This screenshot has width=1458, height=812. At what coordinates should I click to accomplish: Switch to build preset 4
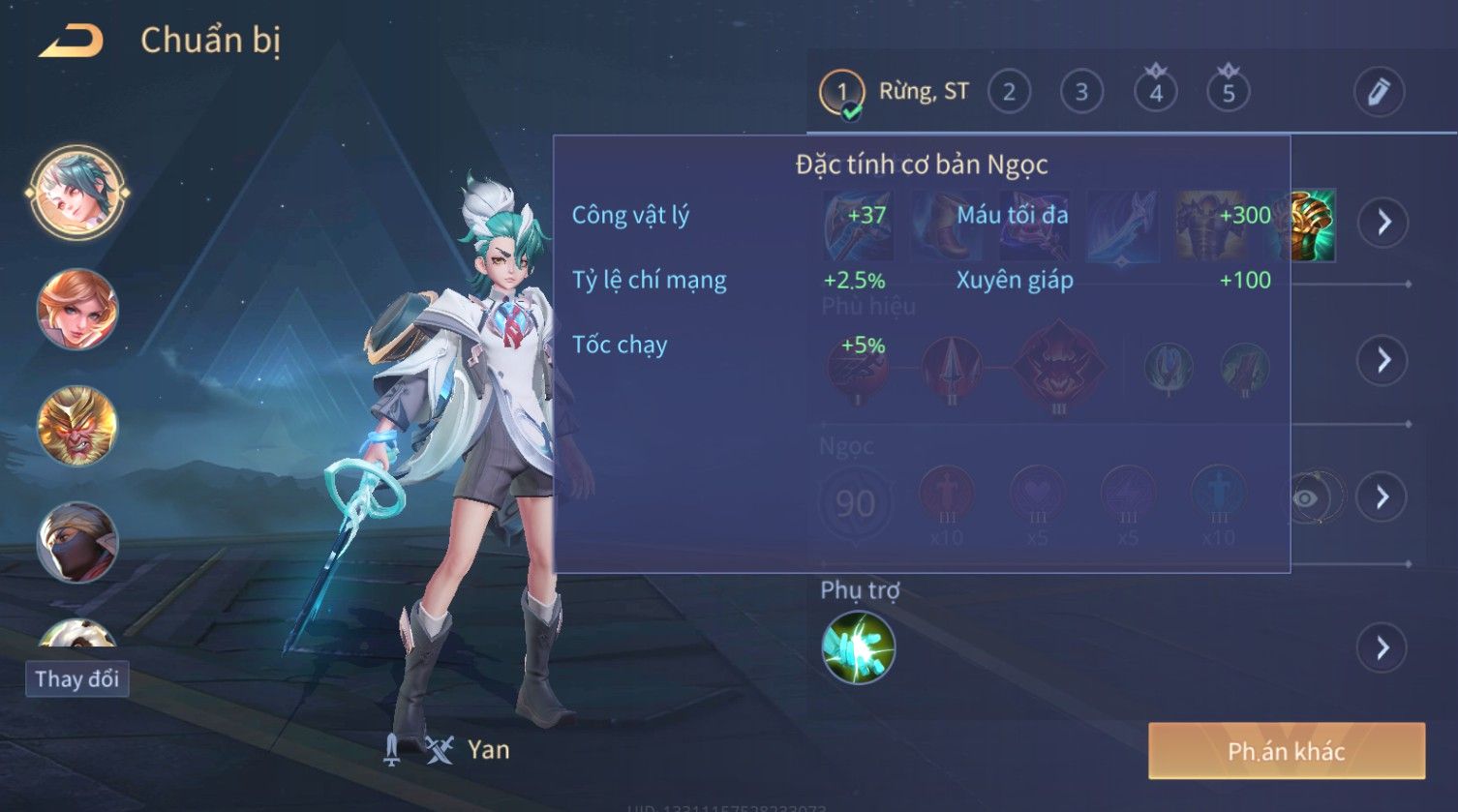1155,93
